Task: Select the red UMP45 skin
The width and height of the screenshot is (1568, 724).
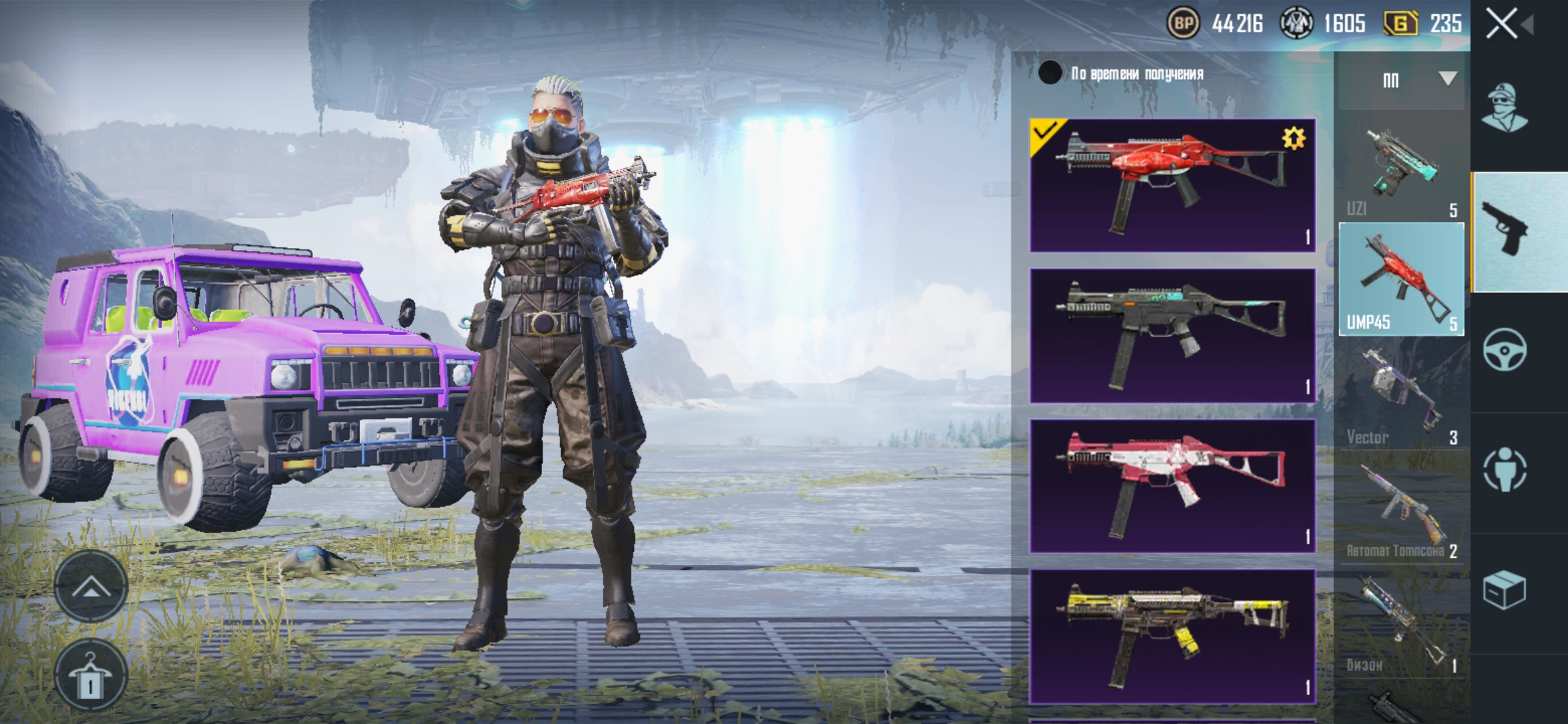Action: [1172, 186]
